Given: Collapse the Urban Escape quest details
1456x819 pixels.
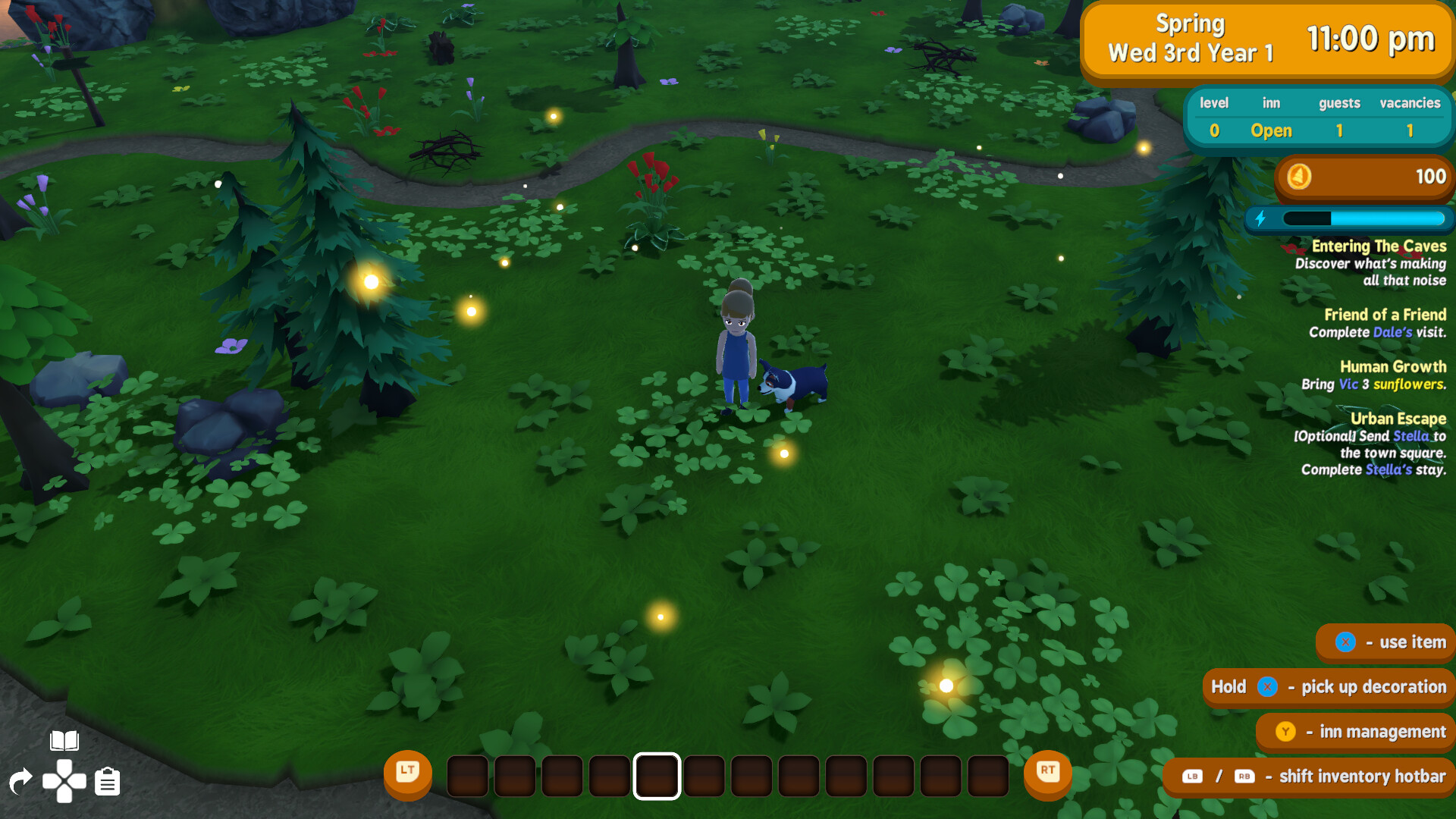Looking at the screenshot, I should pos(1398,418).
